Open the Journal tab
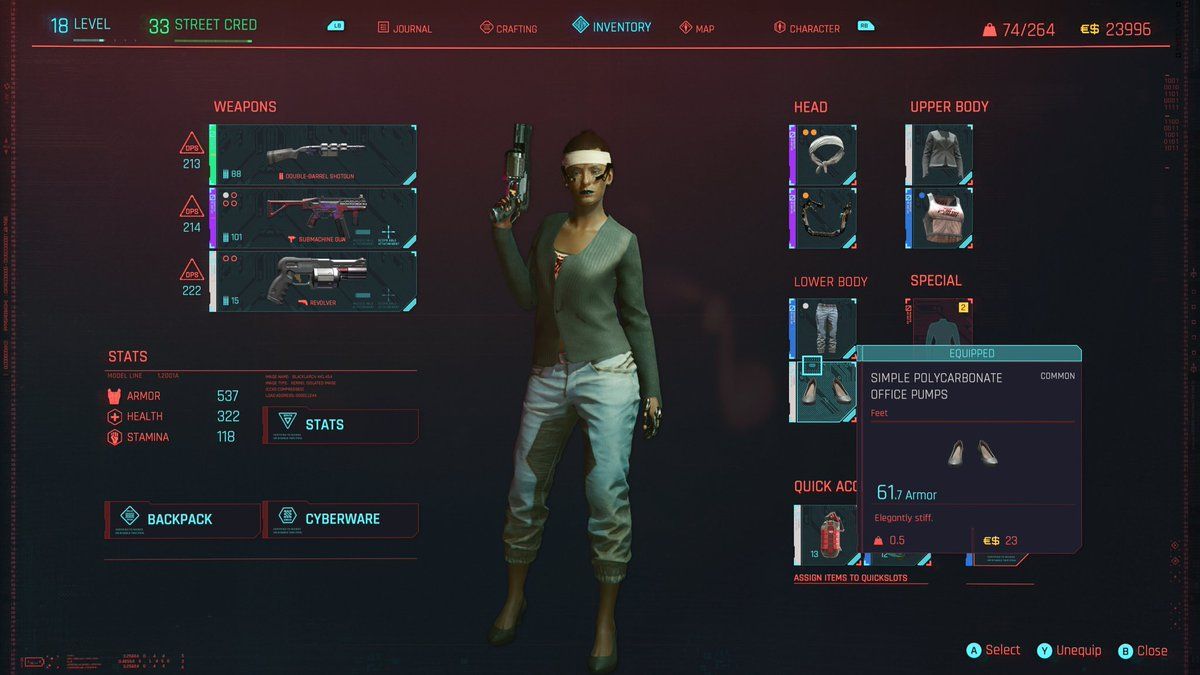Image resolution: width=1200 pixels, height=675 pixels. [x=405, y=28]
